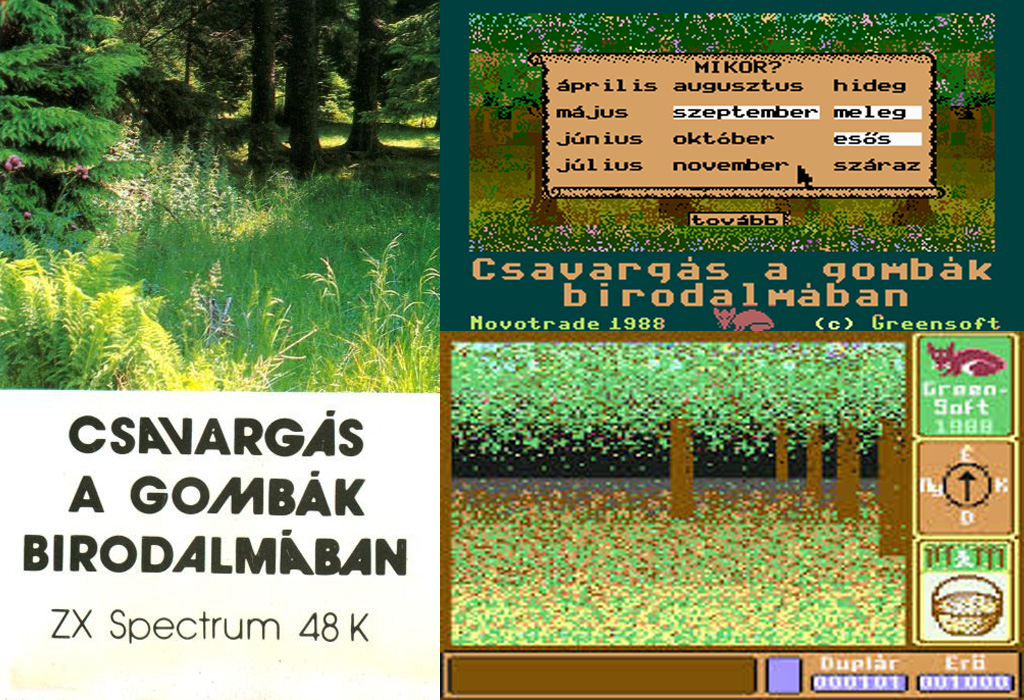Click the Green-Soft squirrel logo panel
This screenshot has width=1024, height=700.
click(966, 384)
